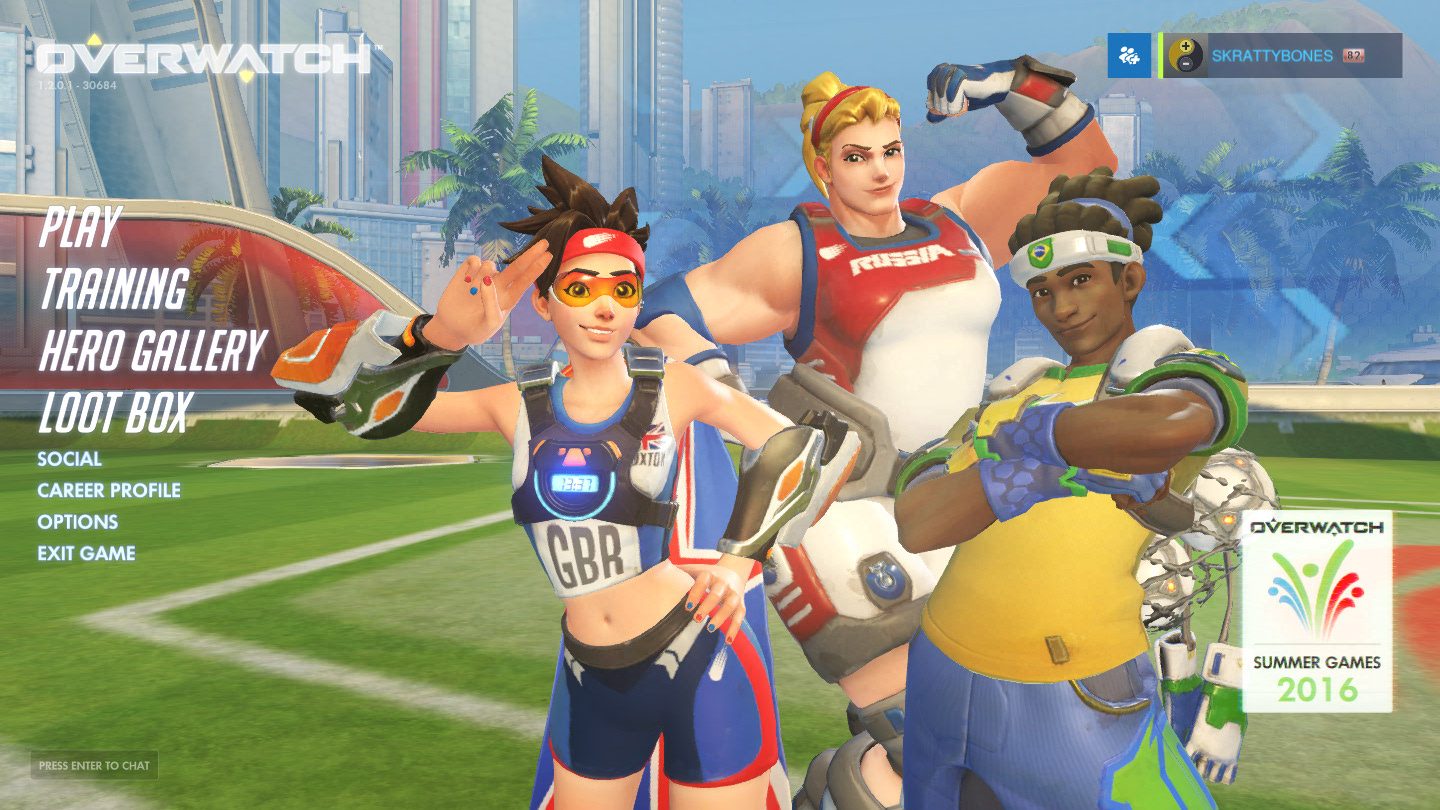Select Play from the main menu
The height and width of the screenshot is (810, 1440).
point(80,228)
